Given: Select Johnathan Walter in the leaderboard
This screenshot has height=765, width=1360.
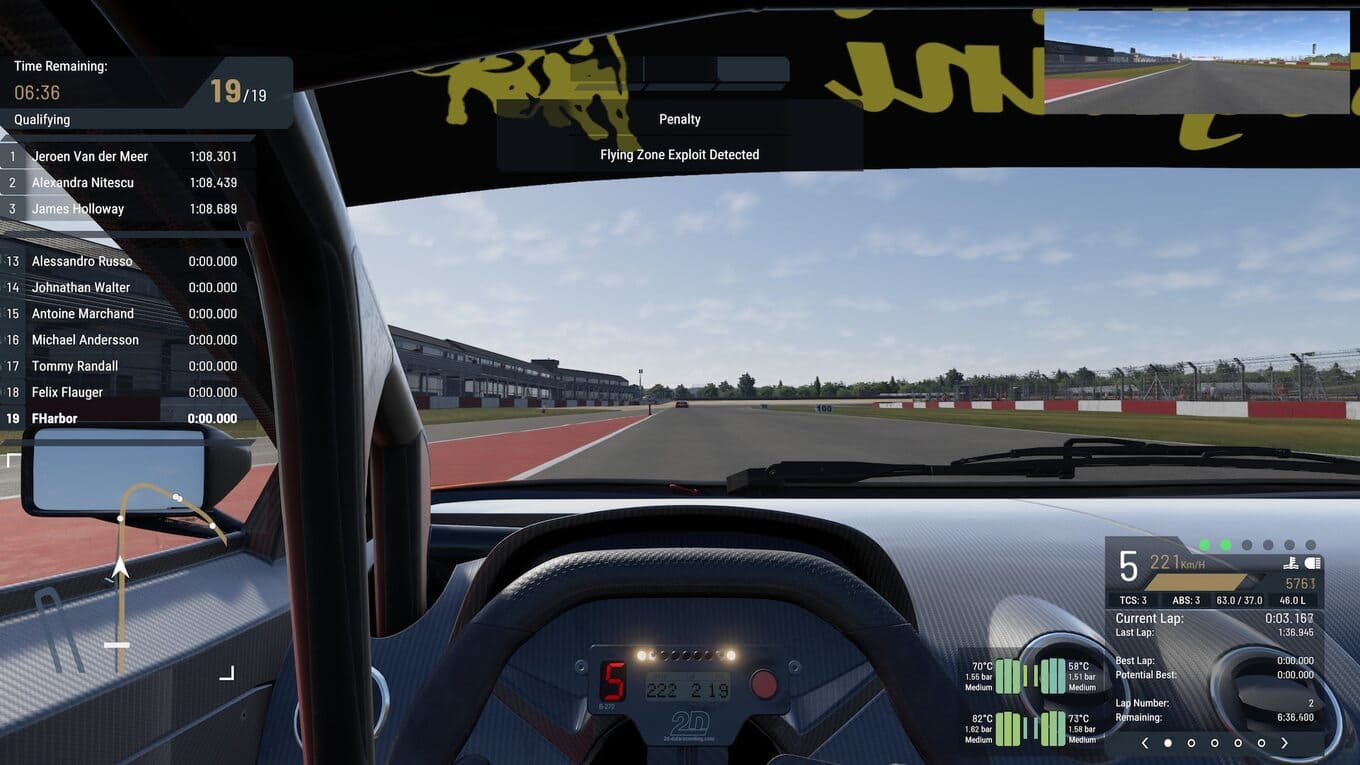Looking at the screenshot, I should (x=125, y=287).
